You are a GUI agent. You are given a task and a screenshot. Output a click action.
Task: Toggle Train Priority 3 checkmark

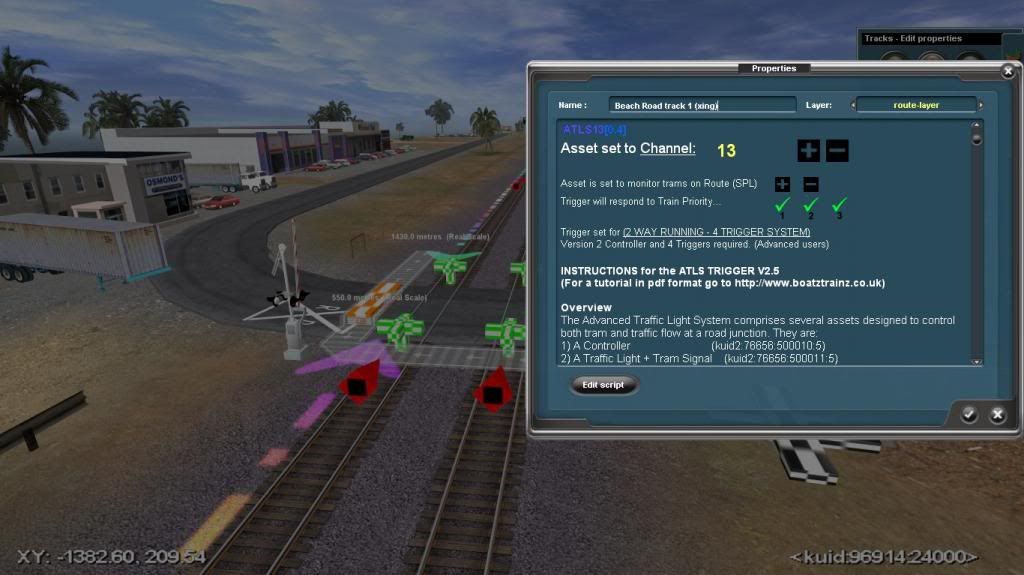point(839,205)
